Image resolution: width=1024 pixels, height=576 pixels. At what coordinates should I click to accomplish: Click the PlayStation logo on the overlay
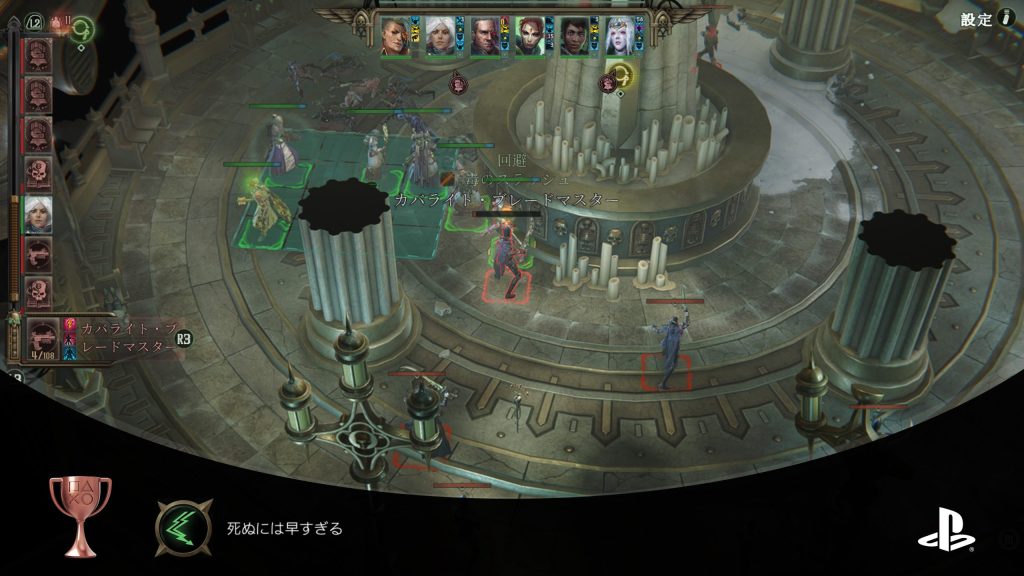(945, 530)
